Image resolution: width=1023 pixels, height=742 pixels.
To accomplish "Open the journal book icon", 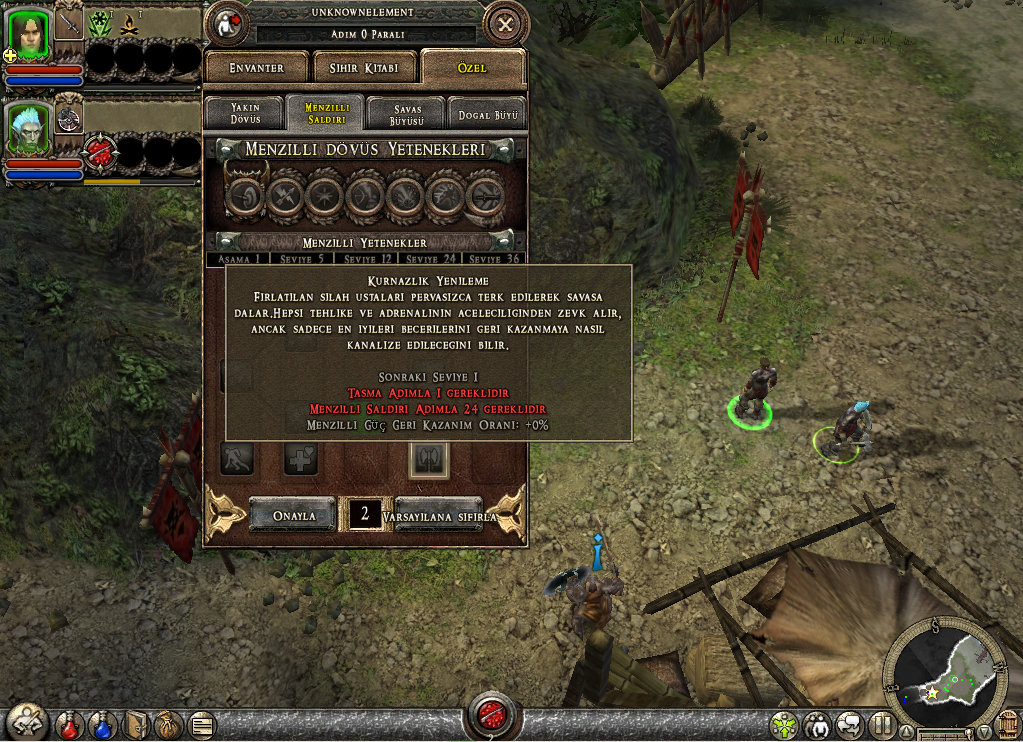I will tap(136, 723).
